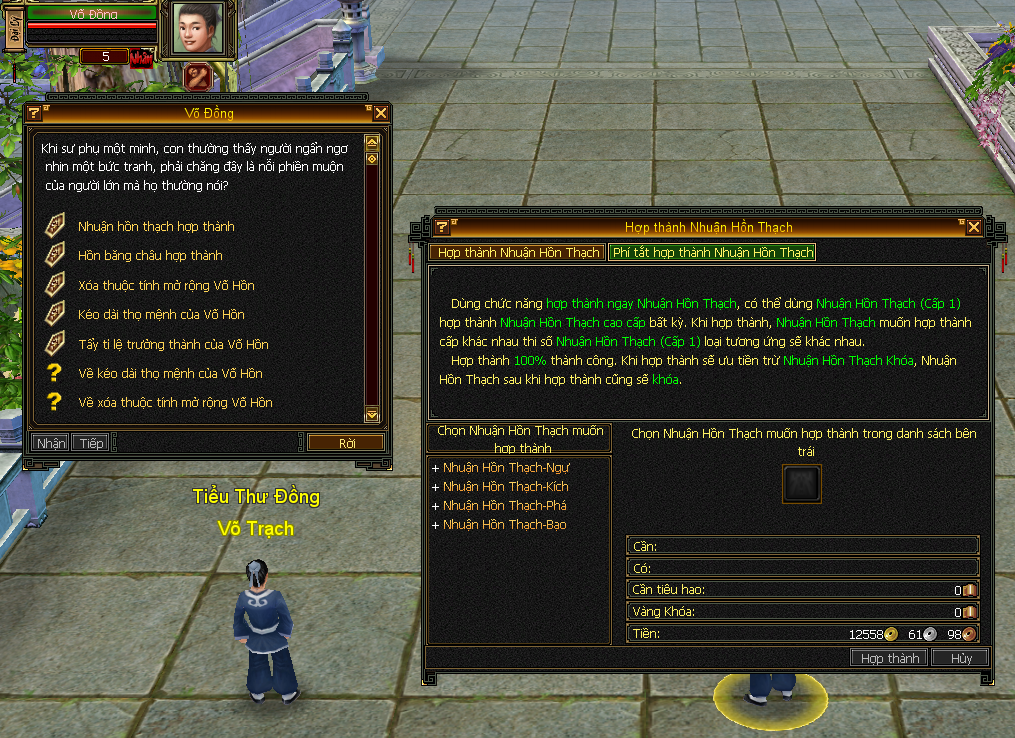Choose 'Tẩy tỉ lệ trưởng thành của Võ Hồn'

(173, 345)
